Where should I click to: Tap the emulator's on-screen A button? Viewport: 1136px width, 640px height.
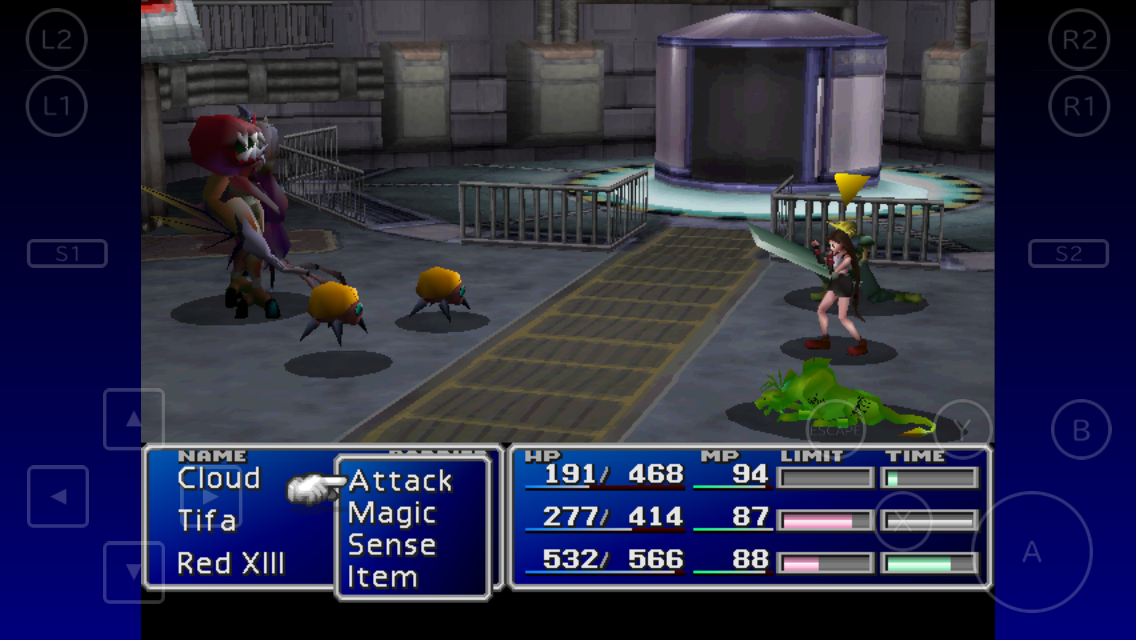[1031, 551]
